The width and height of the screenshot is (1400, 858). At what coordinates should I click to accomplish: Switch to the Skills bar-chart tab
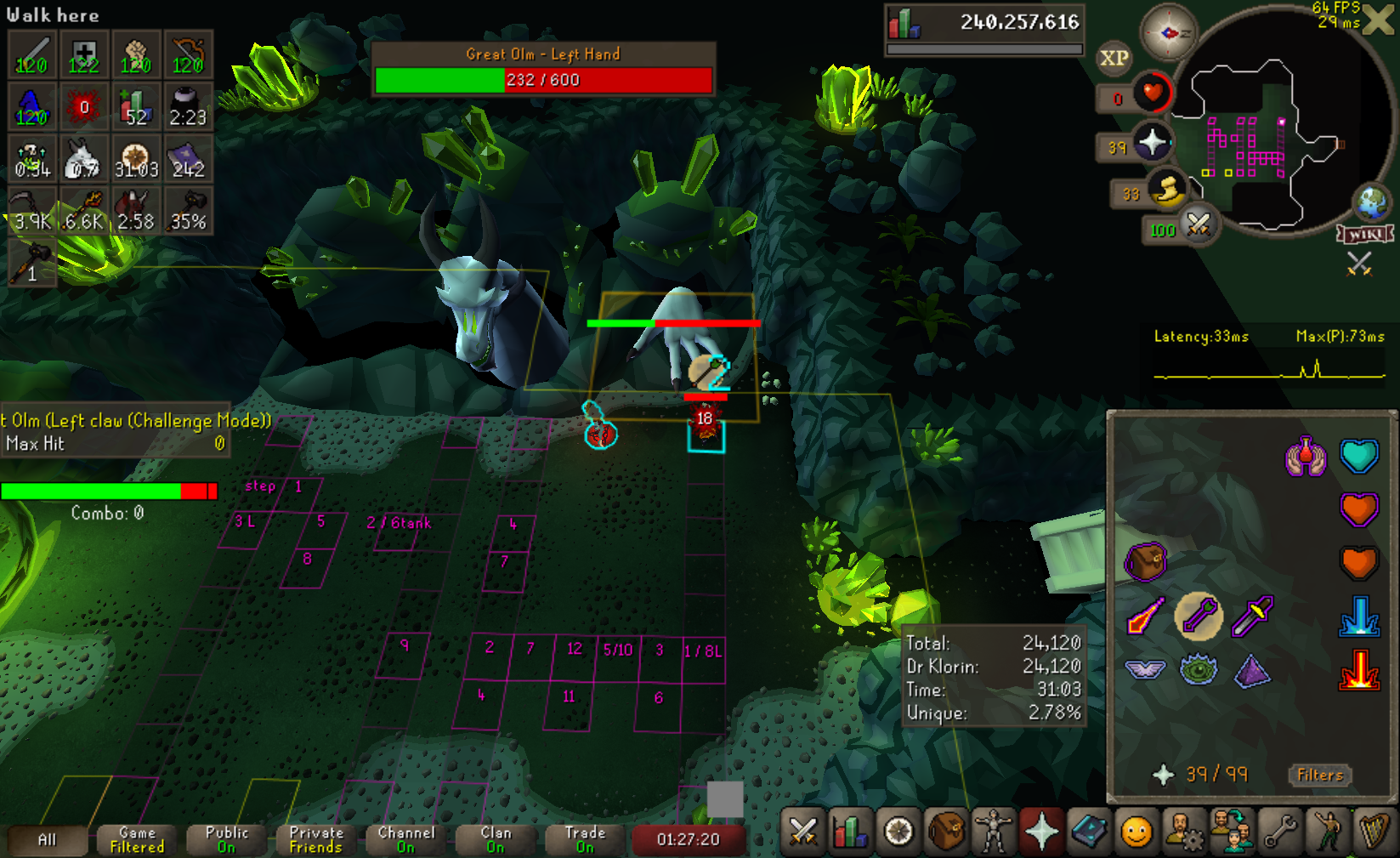849,832
